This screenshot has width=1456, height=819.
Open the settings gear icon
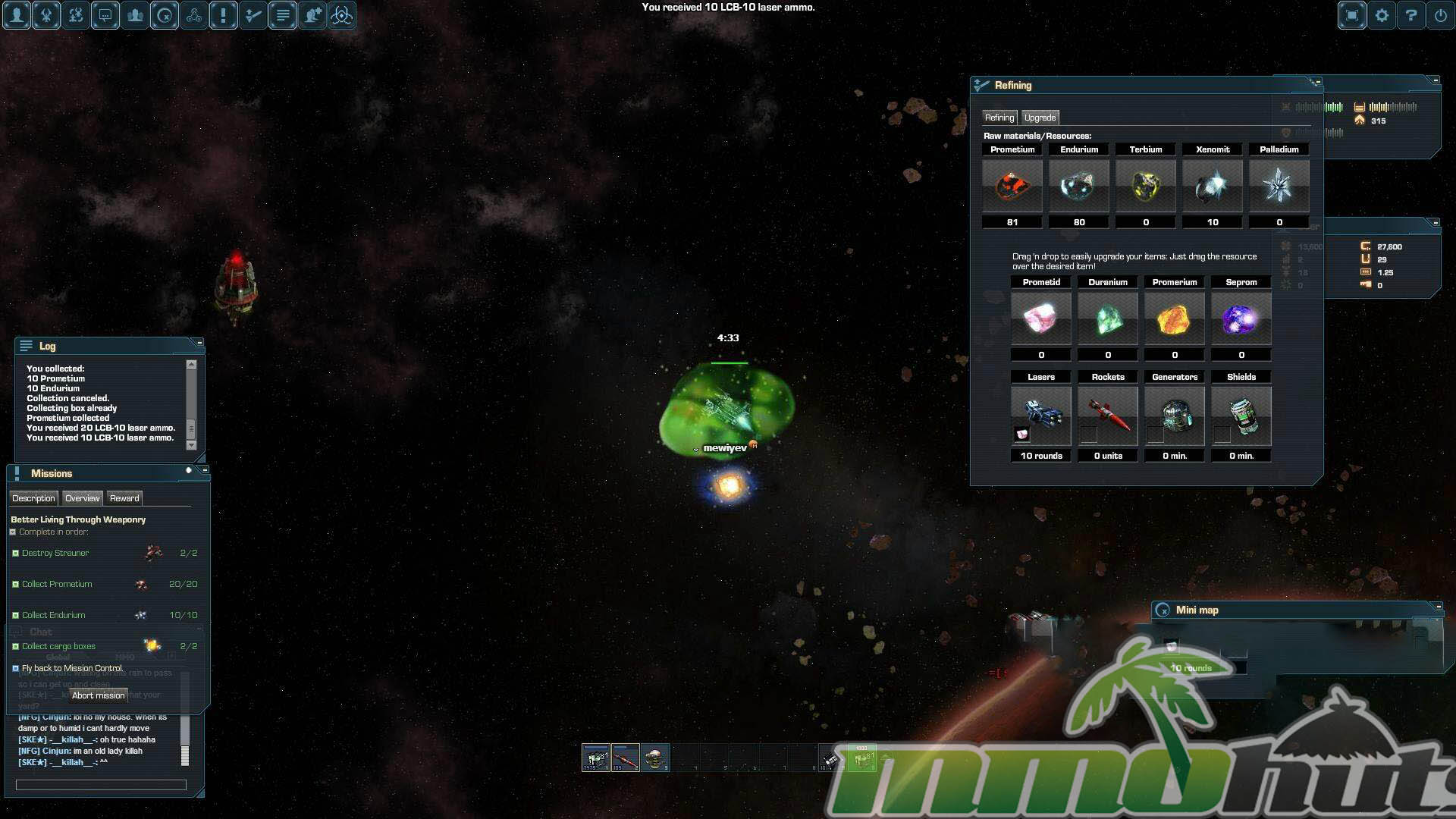tap(1382, 15)
